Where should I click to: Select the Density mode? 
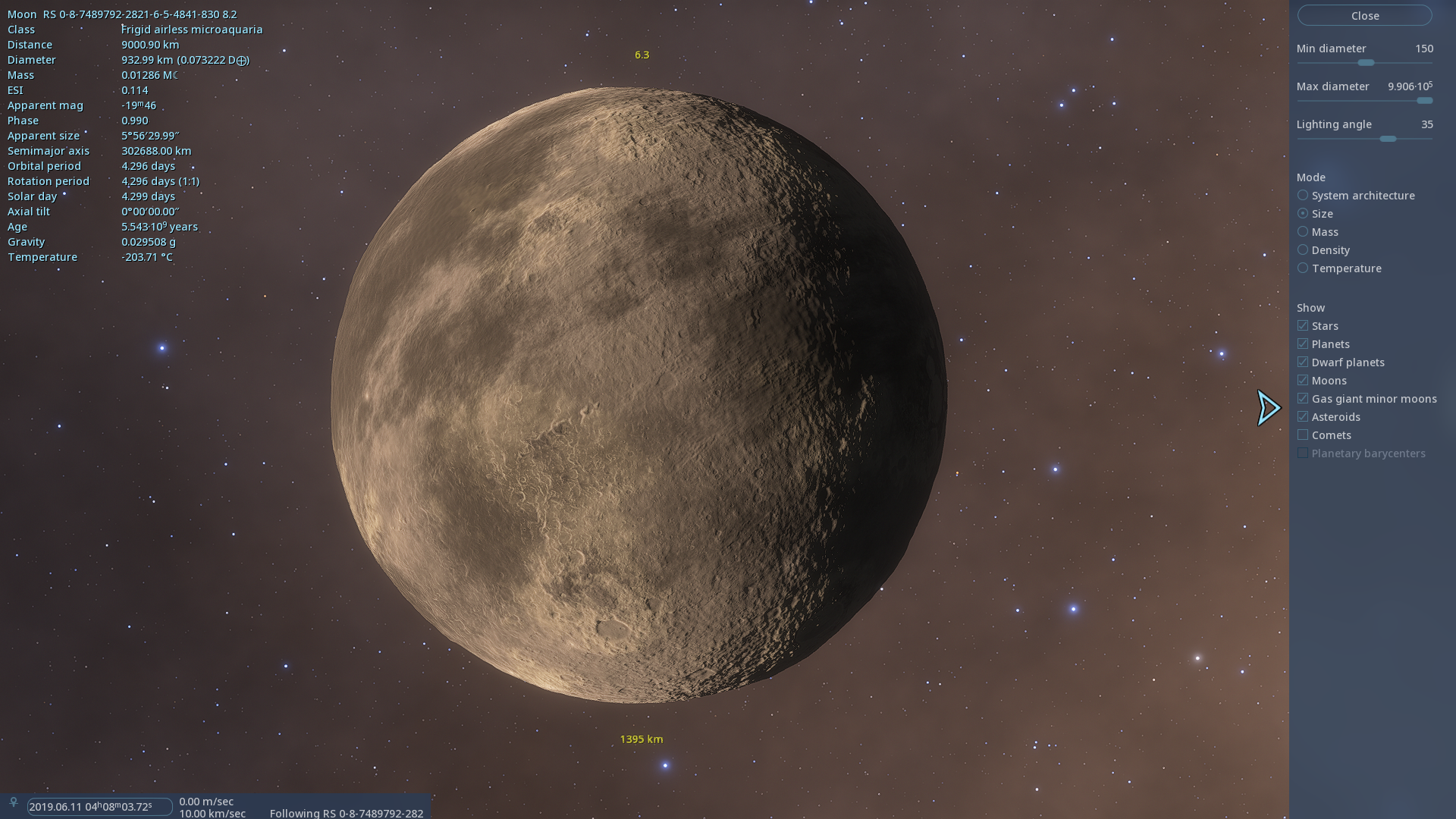[1303, 250]
